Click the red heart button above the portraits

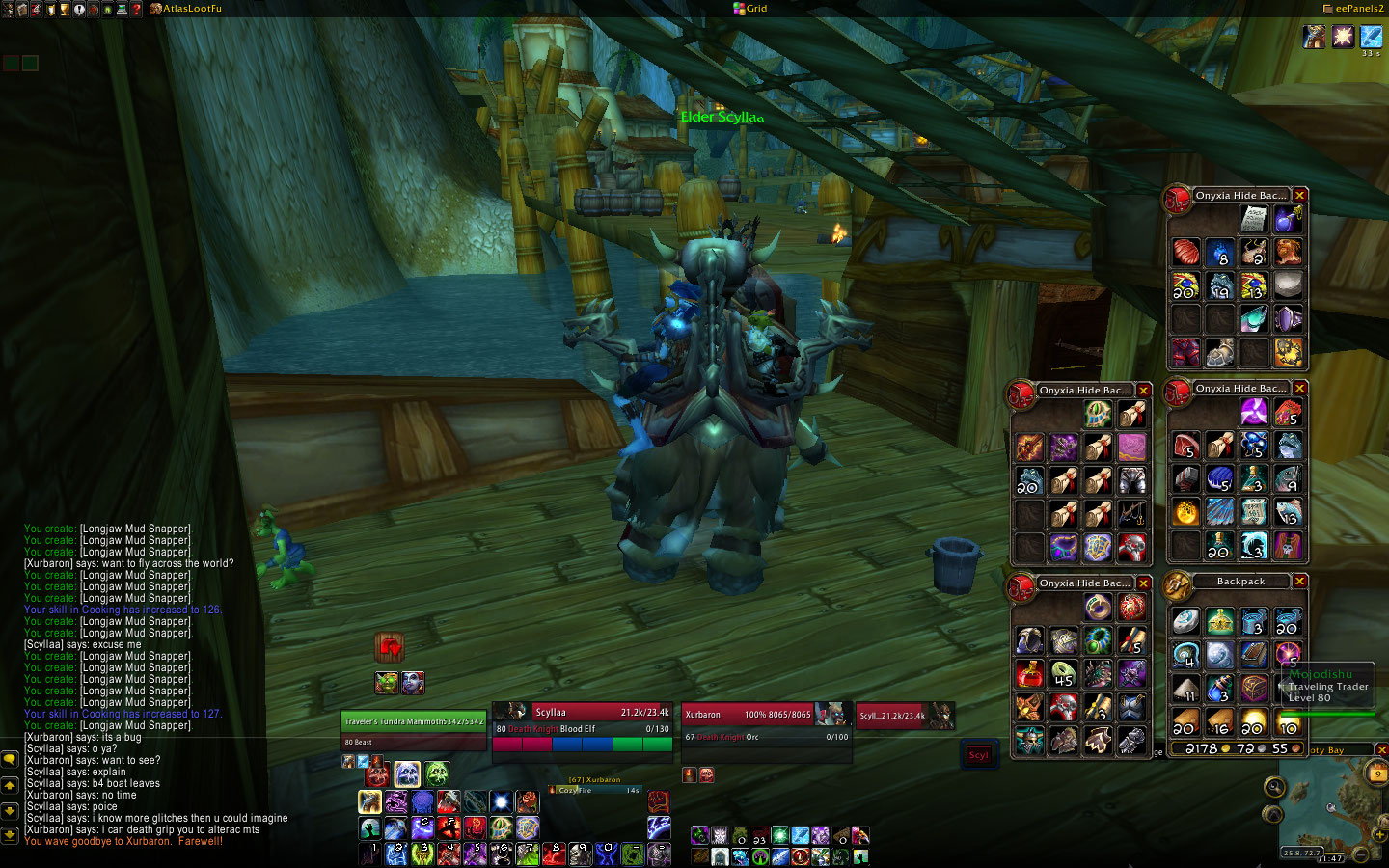390,646
